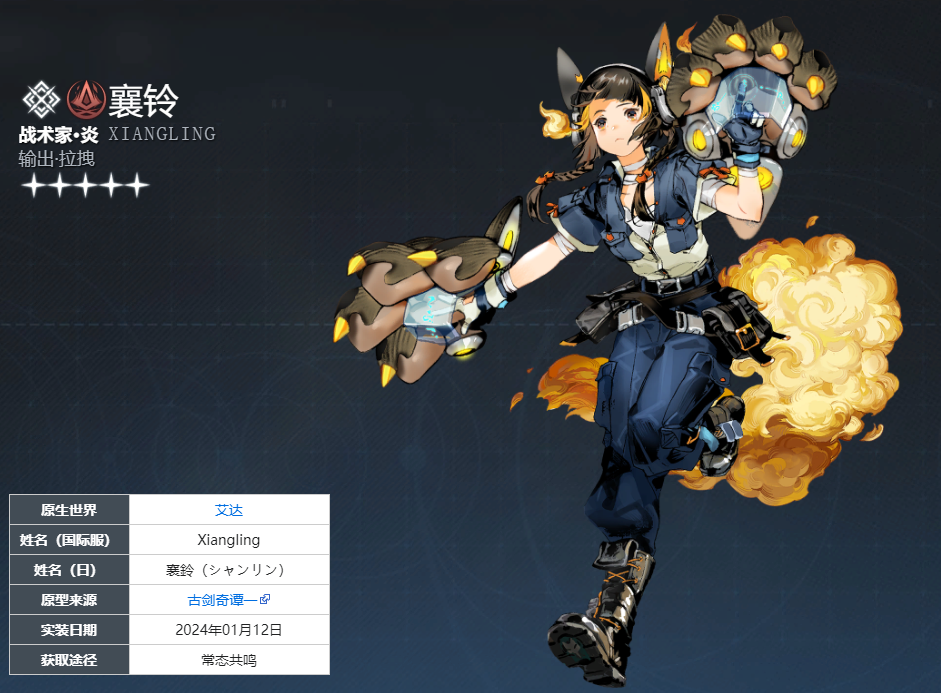
Task: Open the 艾达 origin world link
Action: point(229,510)
